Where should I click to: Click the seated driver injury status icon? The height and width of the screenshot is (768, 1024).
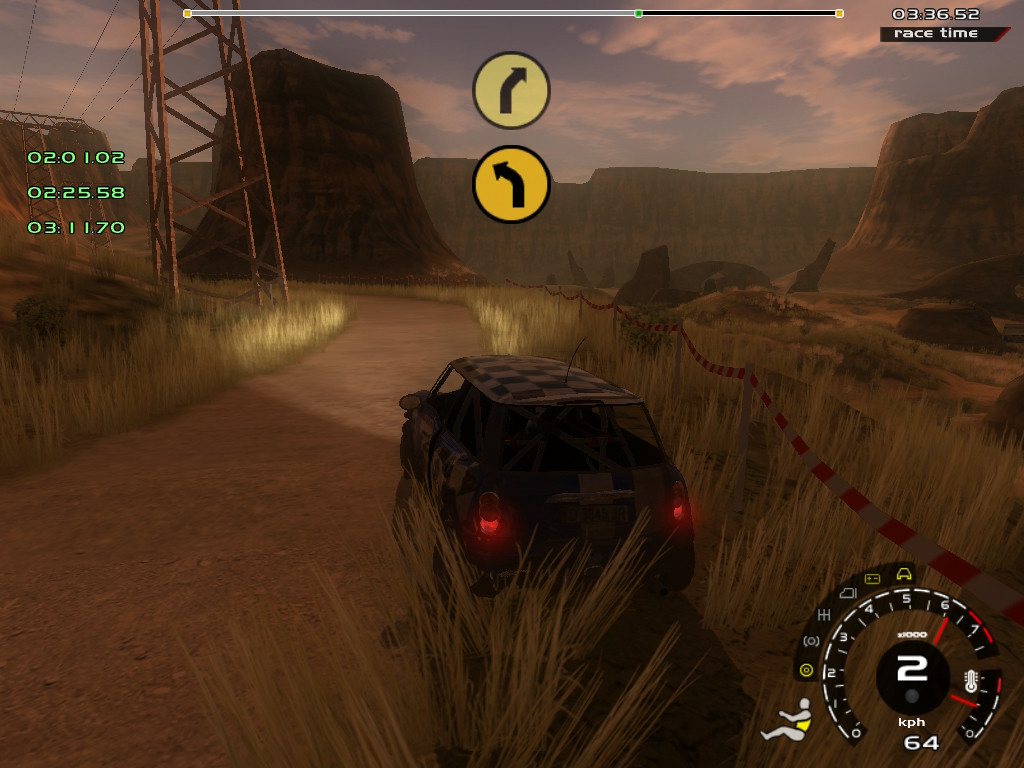tap(787, 721)
